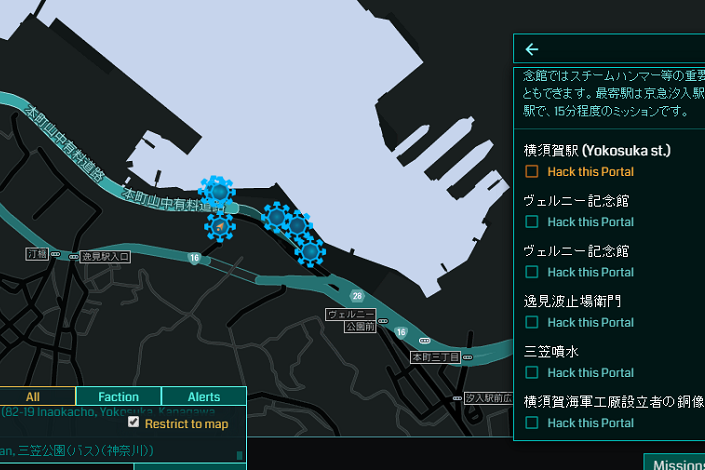Select the portal marker with the orange icon
Image resolution: width=705 pixels, height=470 pixels.
220,228
